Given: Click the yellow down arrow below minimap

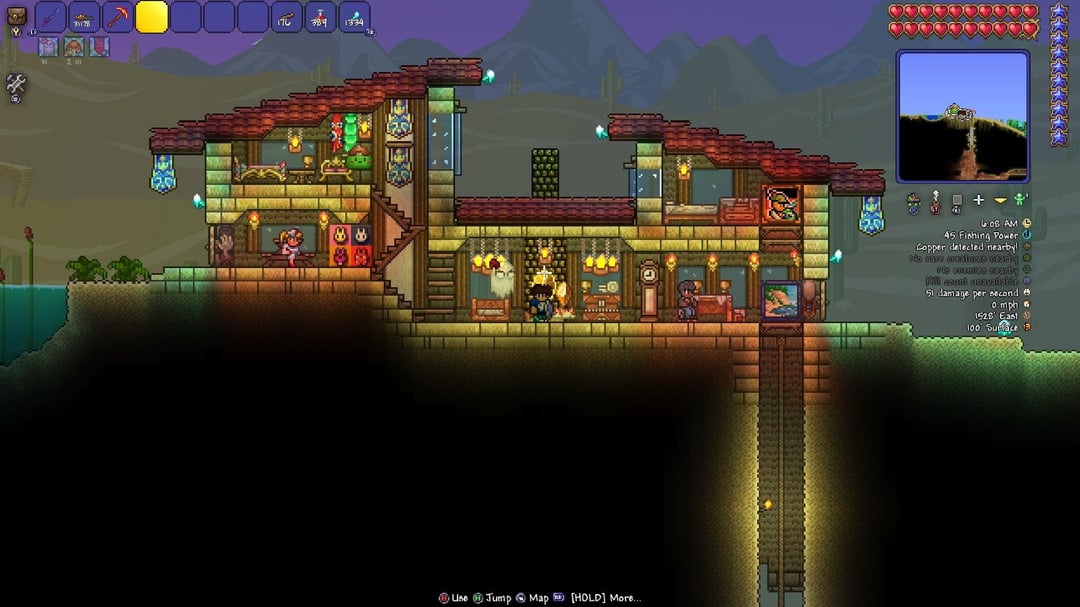Looking at the screenshot, I should point(1000,201).
